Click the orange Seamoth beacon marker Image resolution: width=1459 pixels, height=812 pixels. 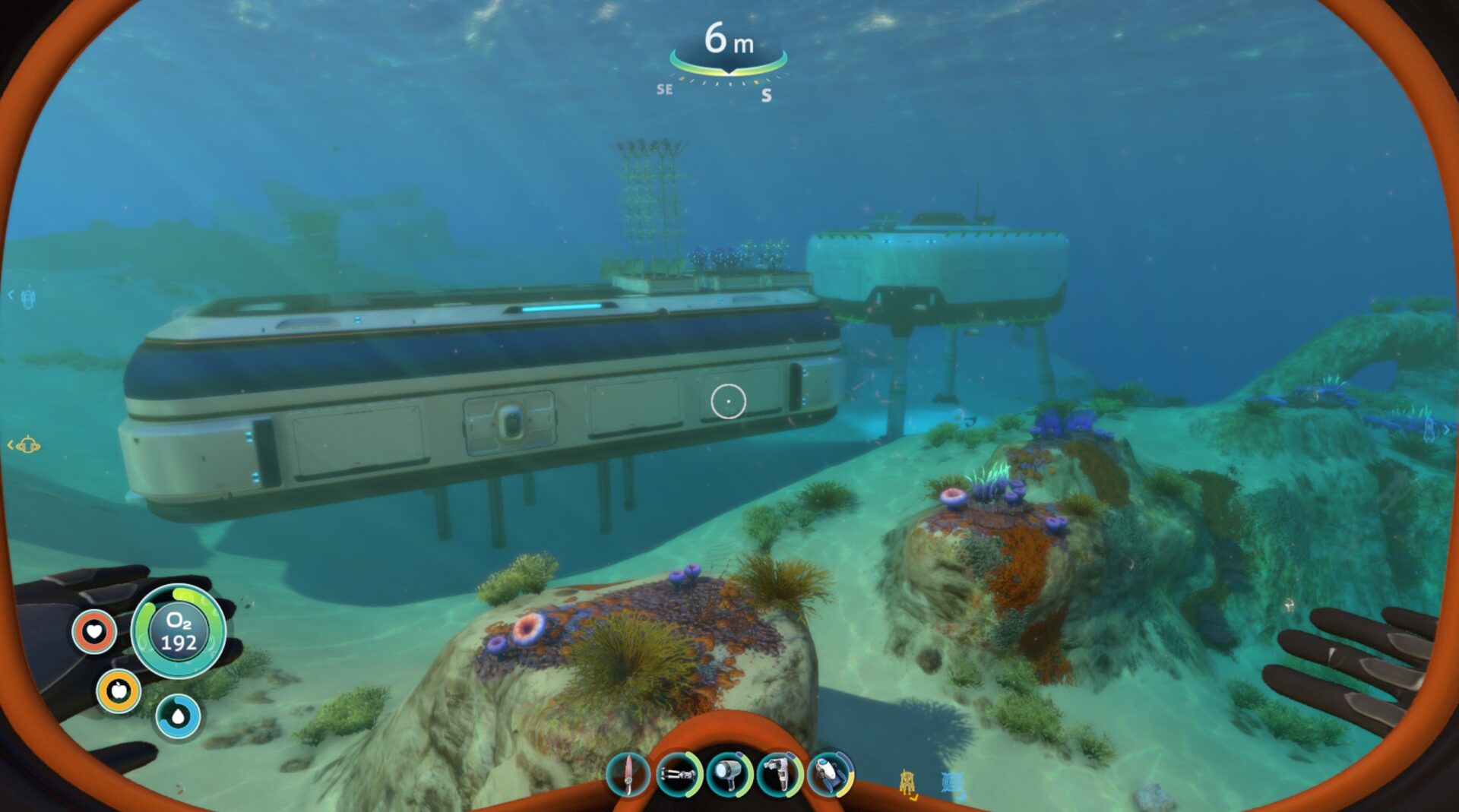pyautogui.click(x=28, y=444)
